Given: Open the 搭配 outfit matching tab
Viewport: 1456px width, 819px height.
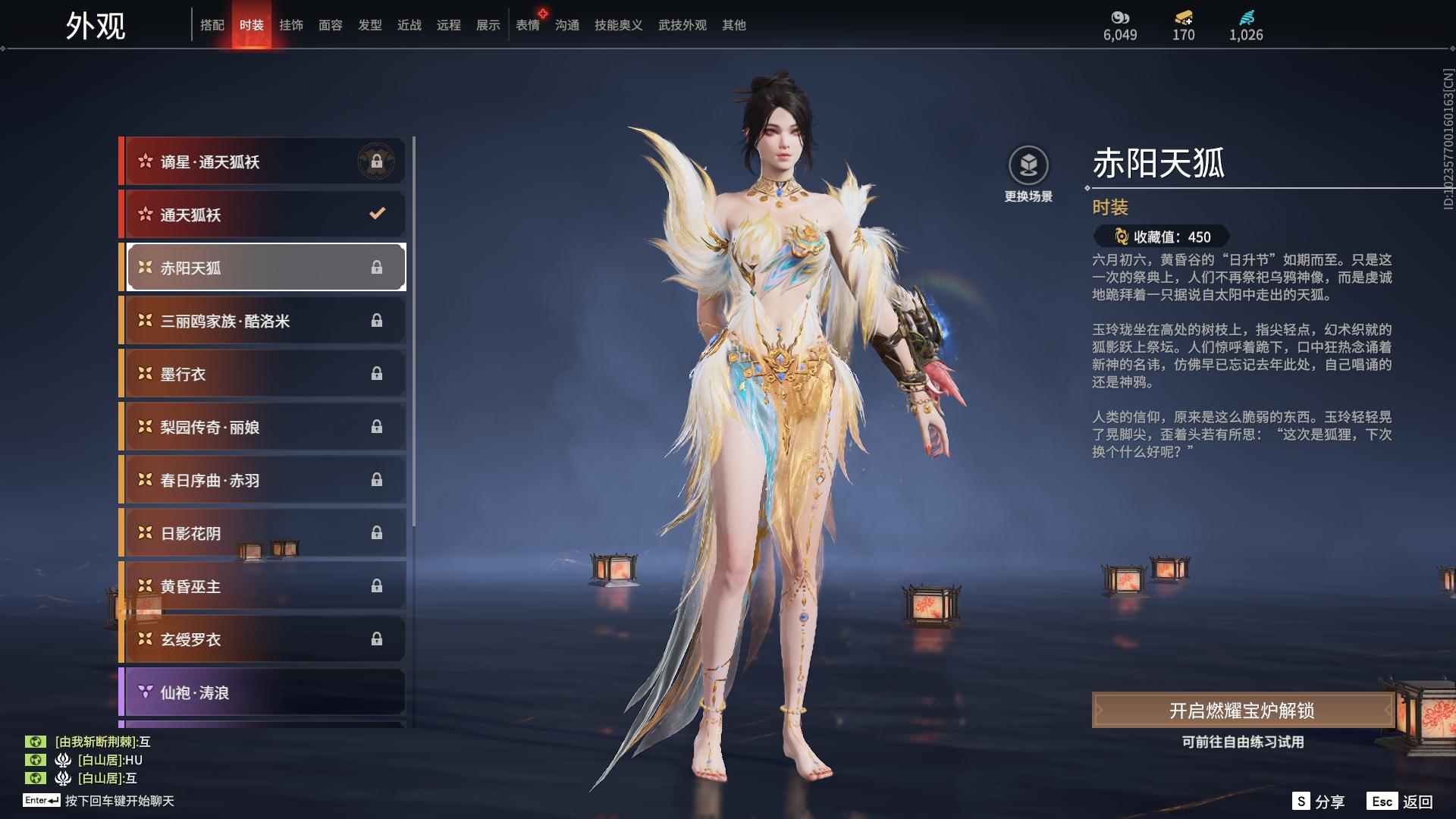Looking at the screenshot, I should [x=213, y=25].
